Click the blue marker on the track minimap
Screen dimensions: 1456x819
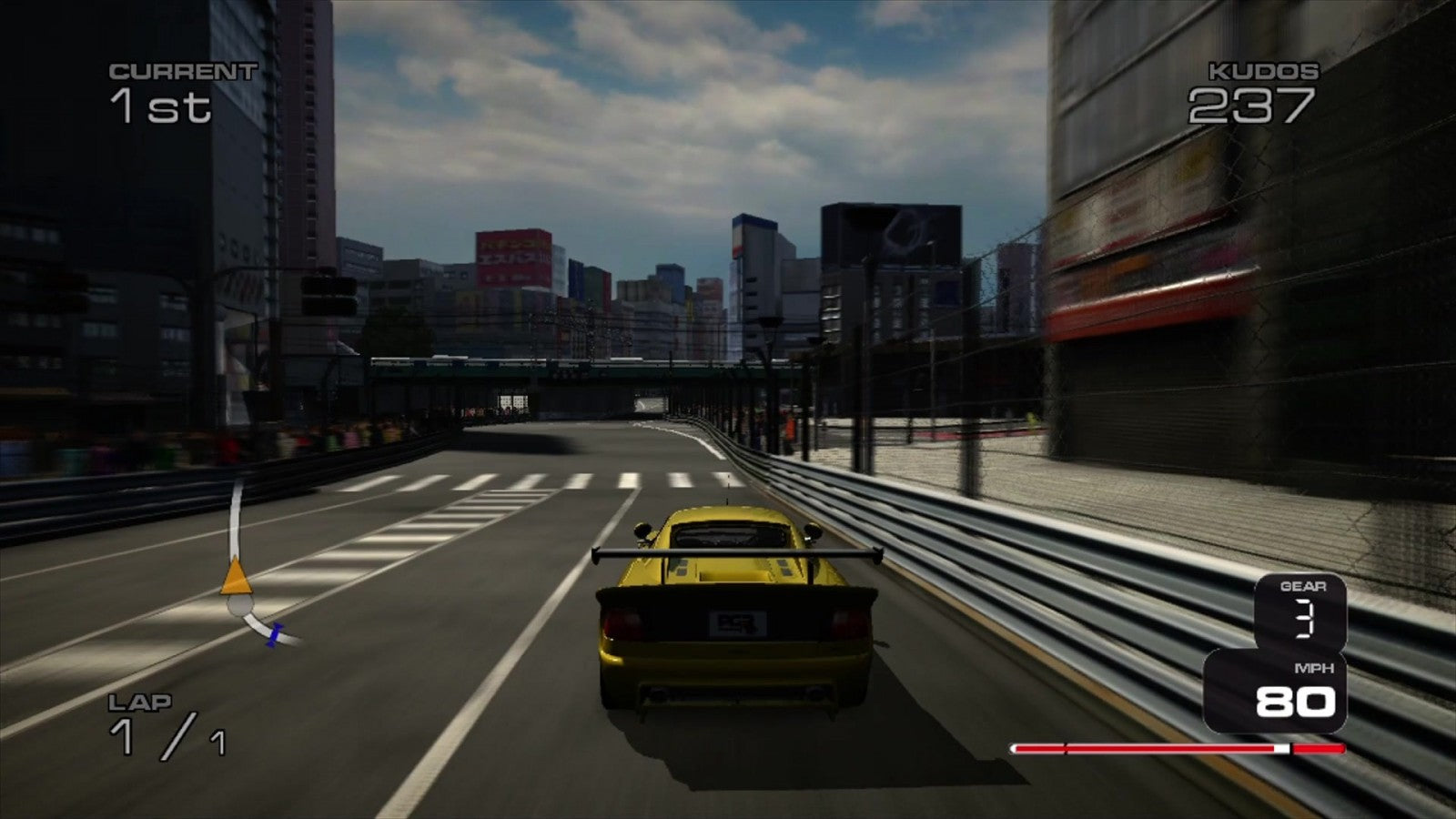click(274, 634)
